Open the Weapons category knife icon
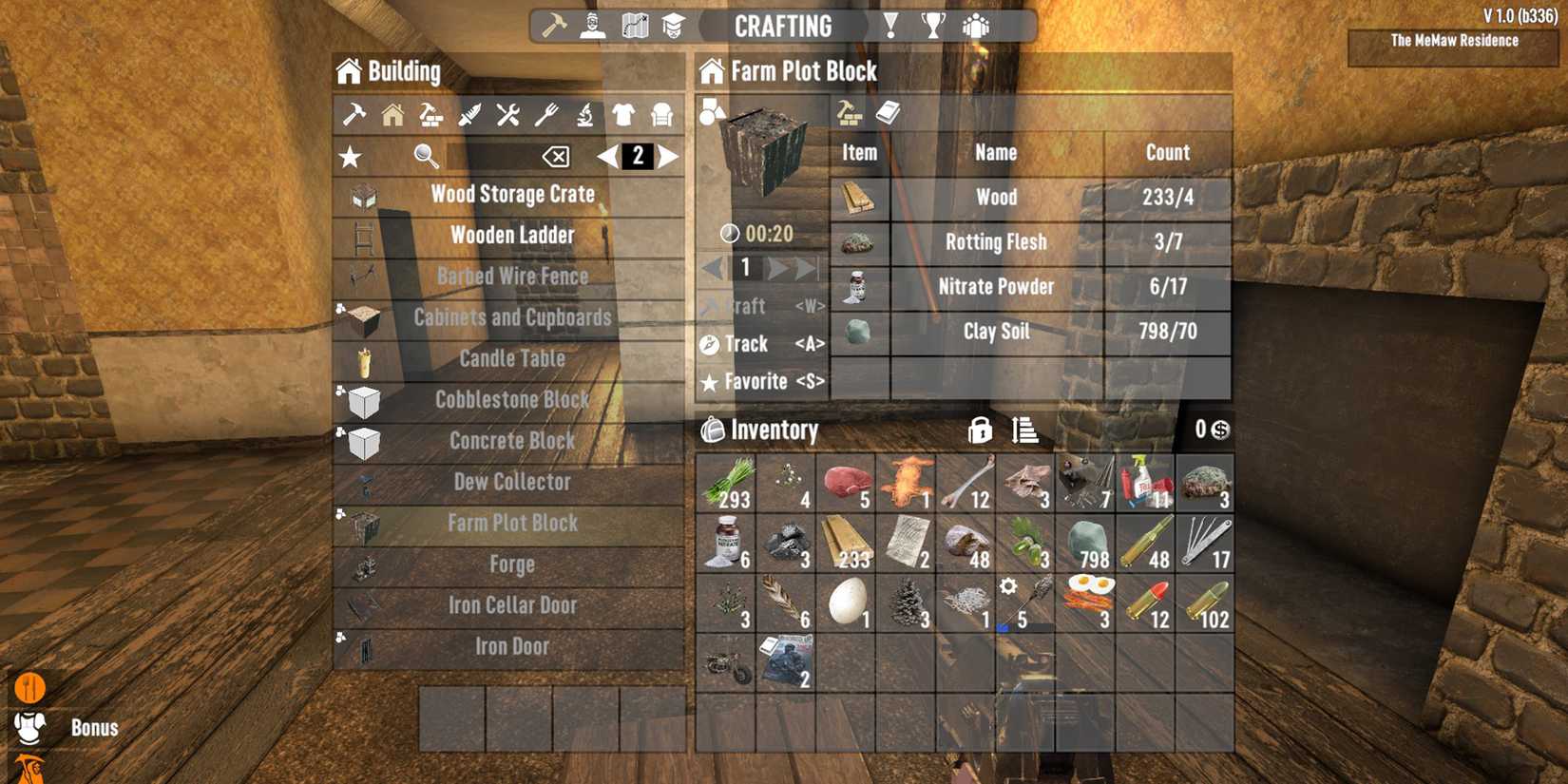Image resolution: width=1568 pixels, height=784 pixels. pyautogui.click(x=470, y=114)
